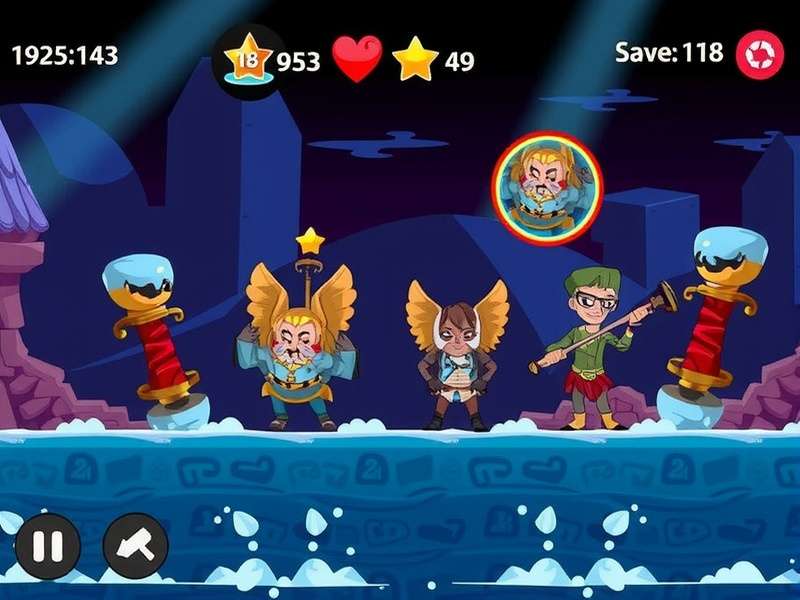800x600 pixels.
Task: Click the red camera screenshot button
Action: pyautogui.click(x=760, y=55)
